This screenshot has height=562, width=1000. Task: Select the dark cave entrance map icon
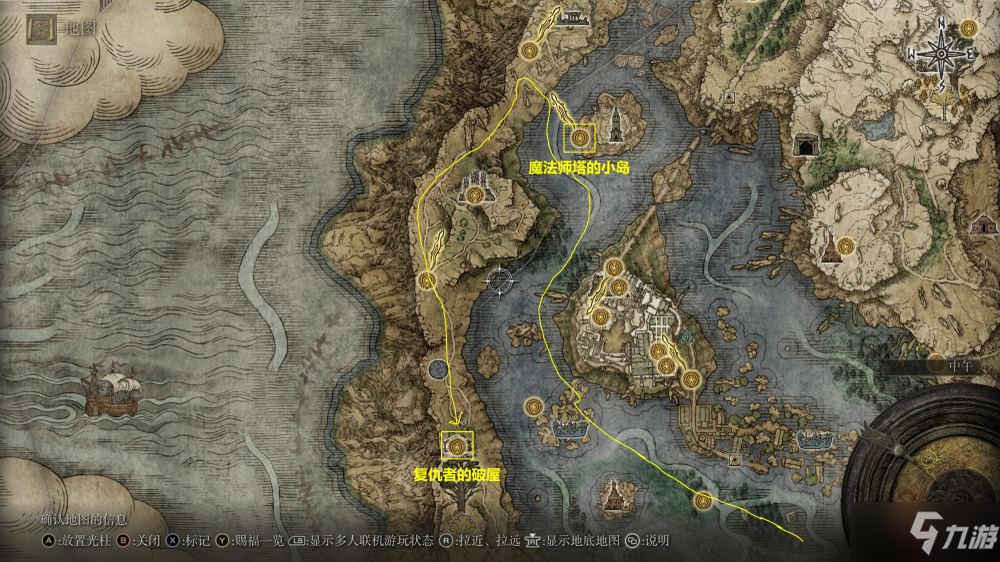coord(803,147)
